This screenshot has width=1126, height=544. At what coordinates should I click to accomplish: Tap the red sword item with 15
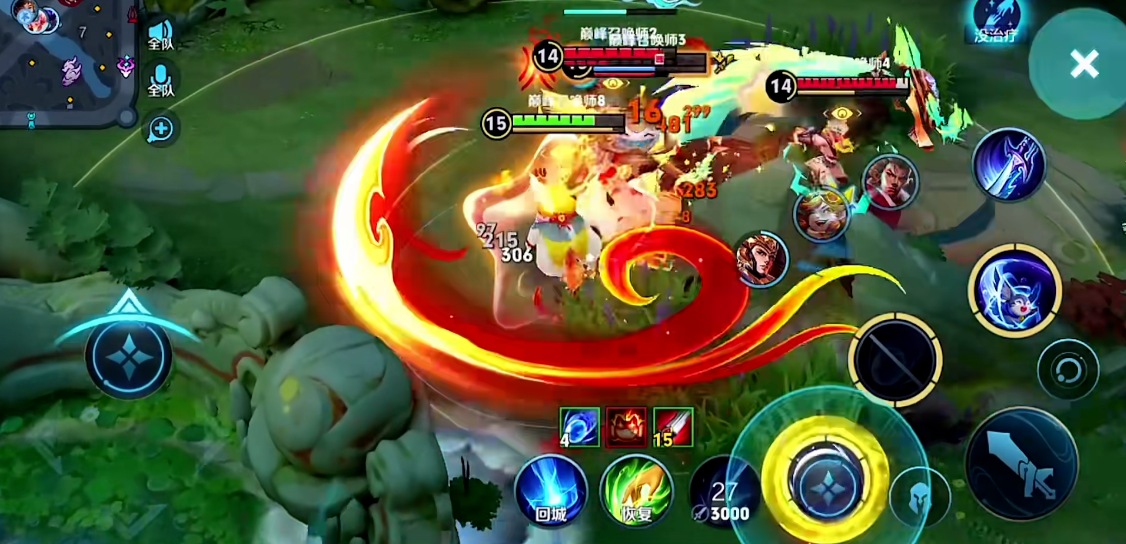(673, 427)
